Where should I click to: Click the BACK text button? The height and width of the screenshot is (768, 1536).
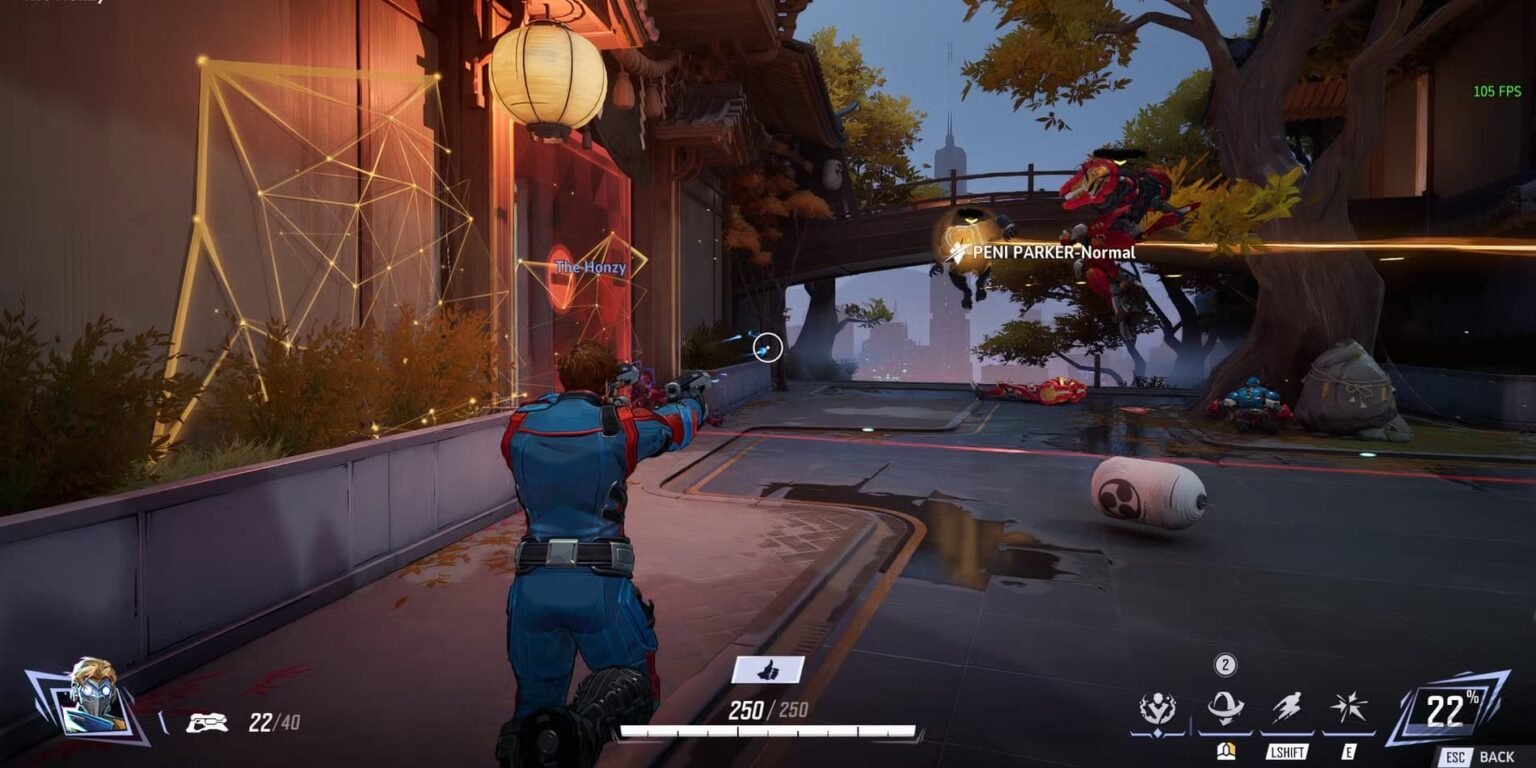[1496, 755]
